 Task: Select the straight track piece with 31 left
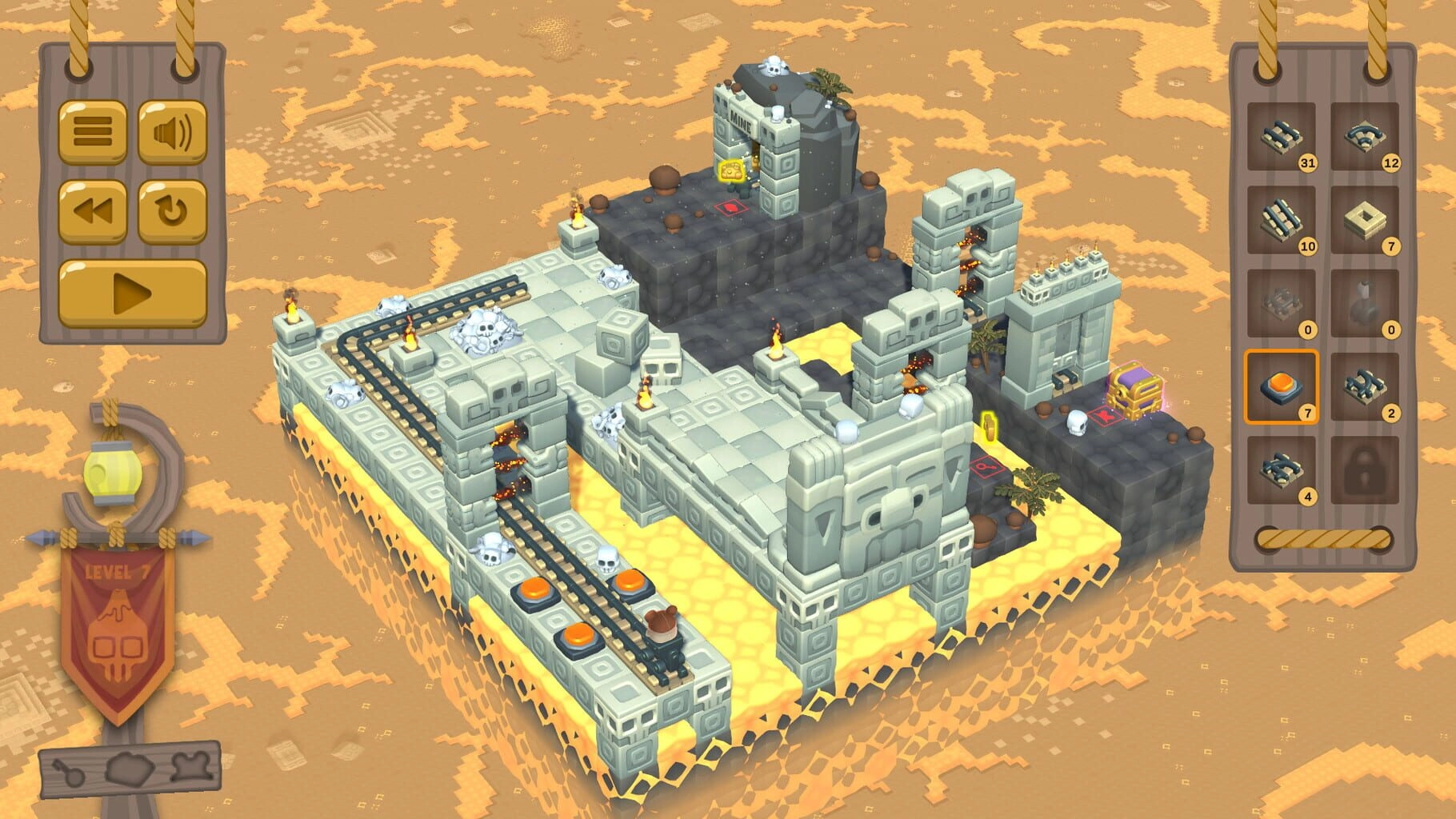point(1281,137)
